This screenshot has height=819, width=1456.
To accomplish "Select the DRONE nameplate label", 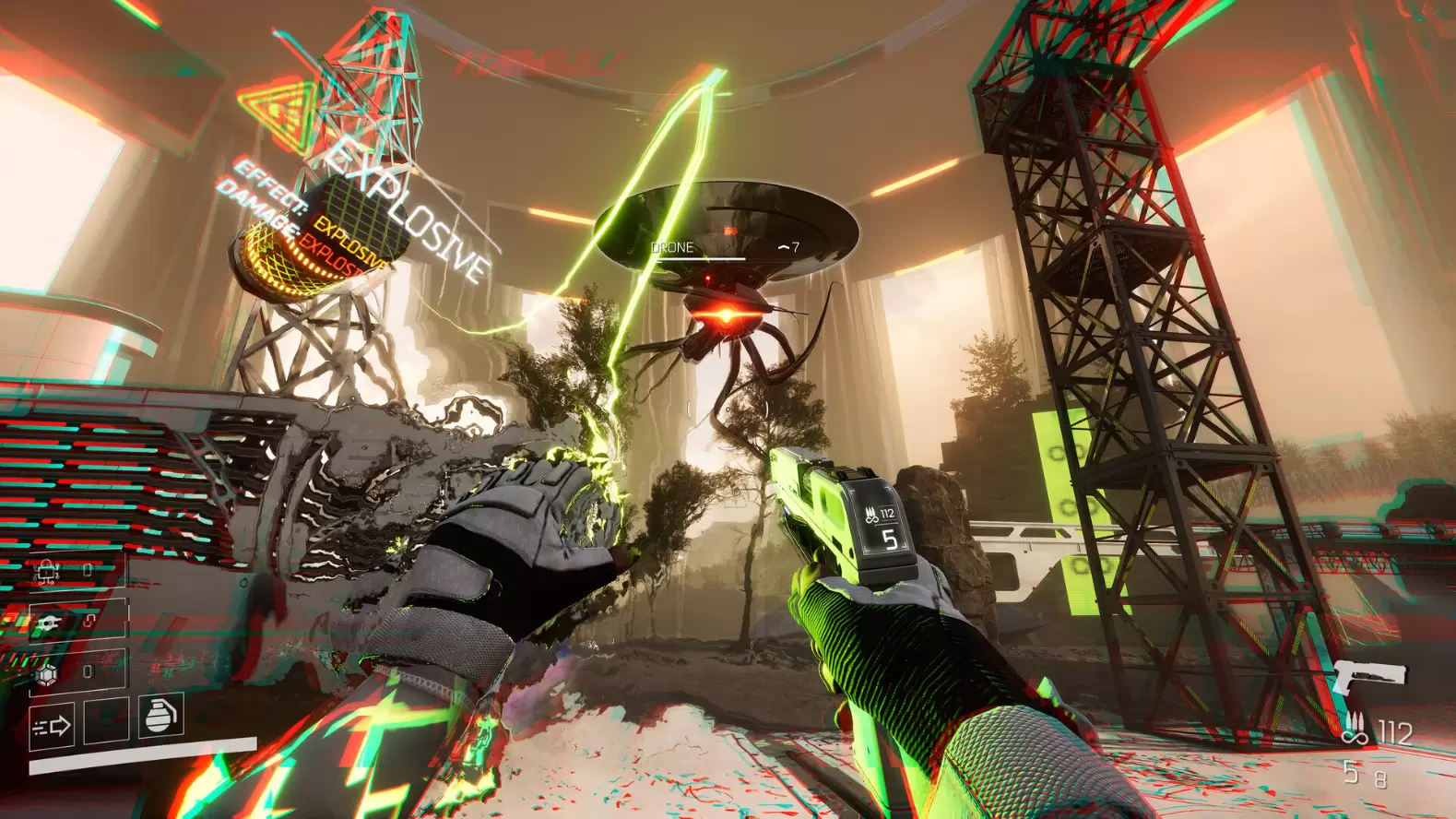I will 672,247.
